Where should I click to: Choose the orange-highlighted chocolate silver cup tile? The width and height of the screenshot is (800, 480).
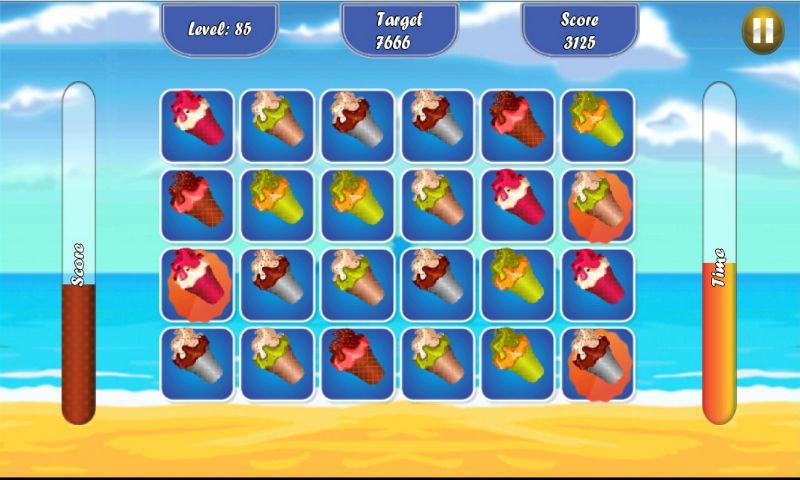[598, 364]
